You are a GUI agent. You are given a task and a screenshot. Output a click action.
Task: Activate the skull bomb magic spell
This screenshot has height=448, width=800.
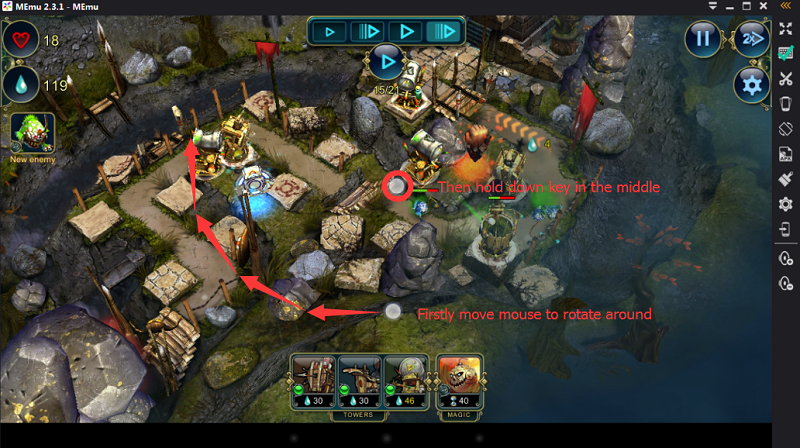460,379
